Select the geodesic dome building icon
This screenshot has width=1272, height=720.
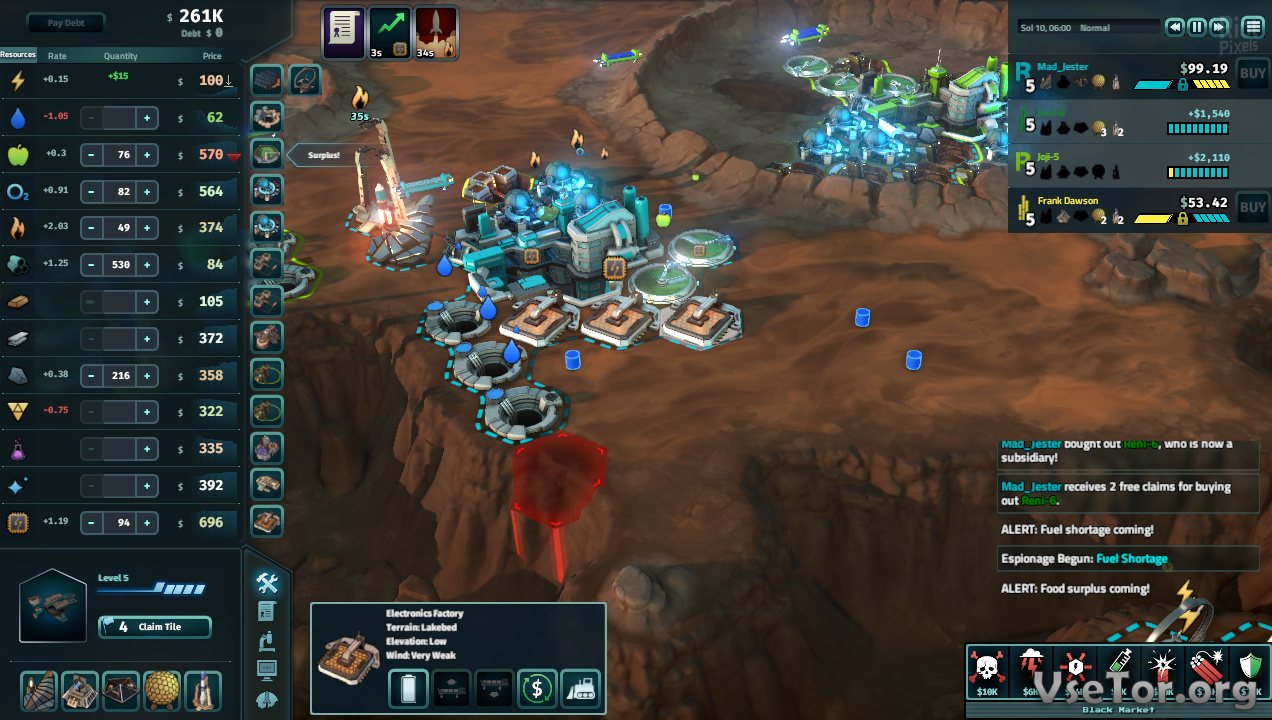tap(162, 690)
